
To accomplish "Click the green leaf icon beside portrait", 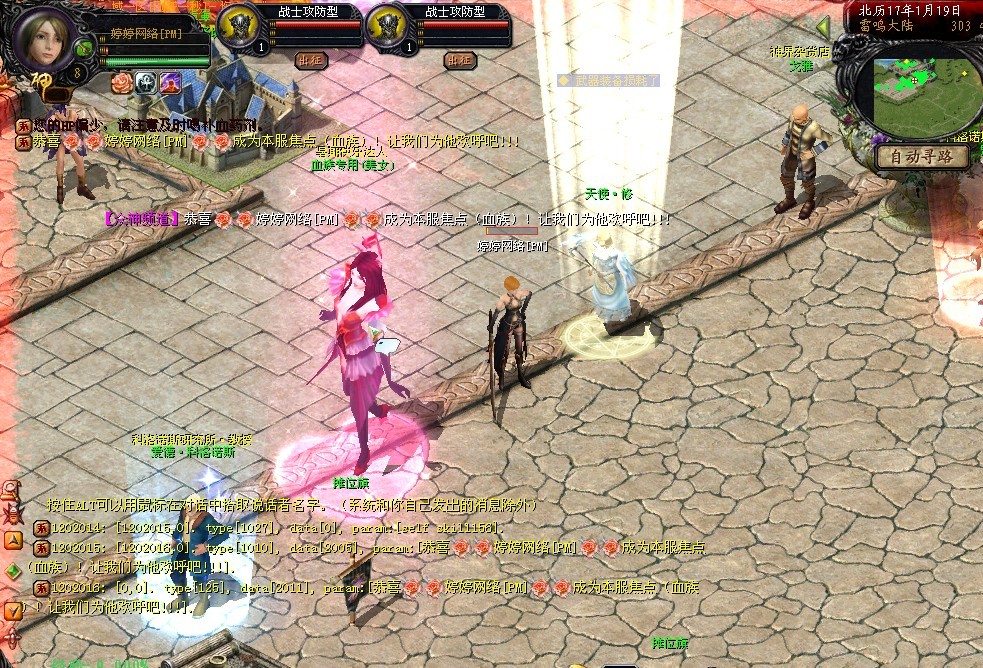I will pos(84,47).
